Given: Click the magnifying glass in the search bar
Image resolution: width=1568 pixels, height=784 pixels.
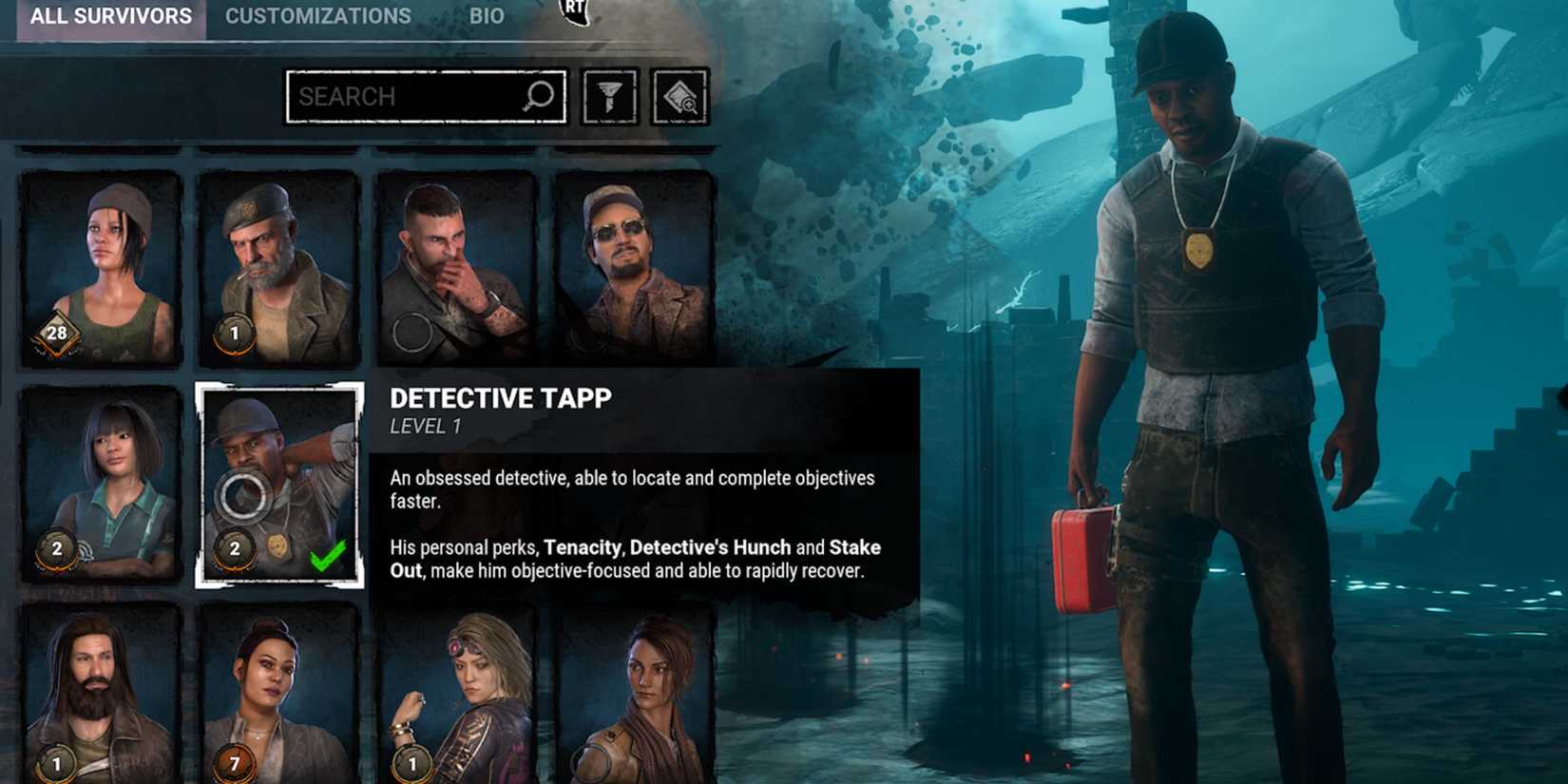Looking at the screenshot, I should (x=538, y=95).
